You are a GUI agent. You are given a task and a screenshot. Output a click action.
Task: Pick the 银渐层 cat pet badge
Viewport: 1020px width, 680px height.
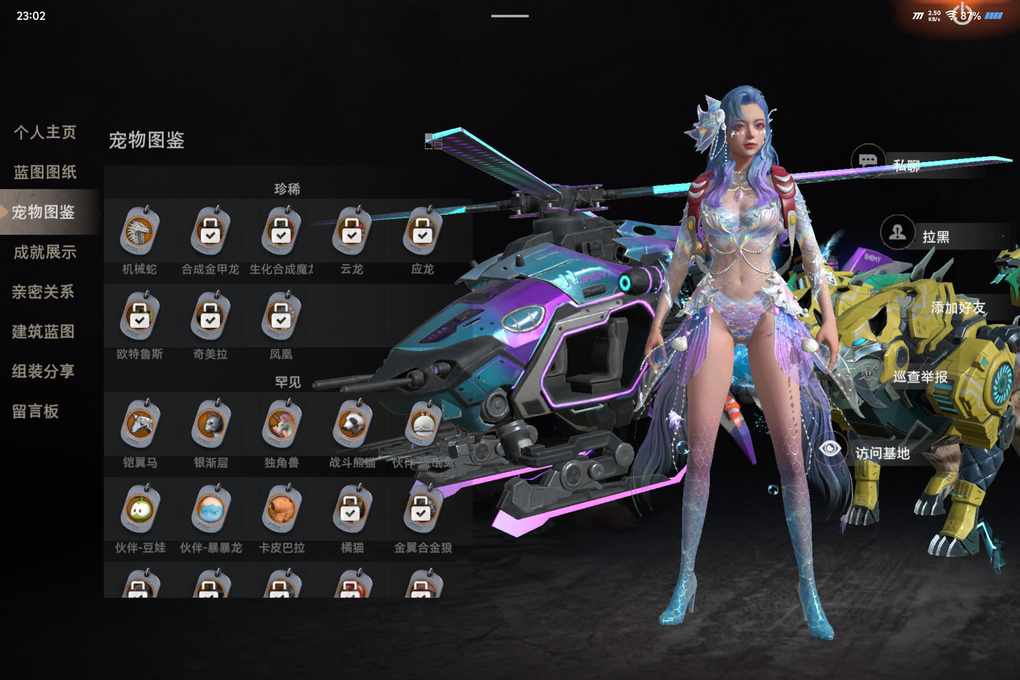(210, 424)
